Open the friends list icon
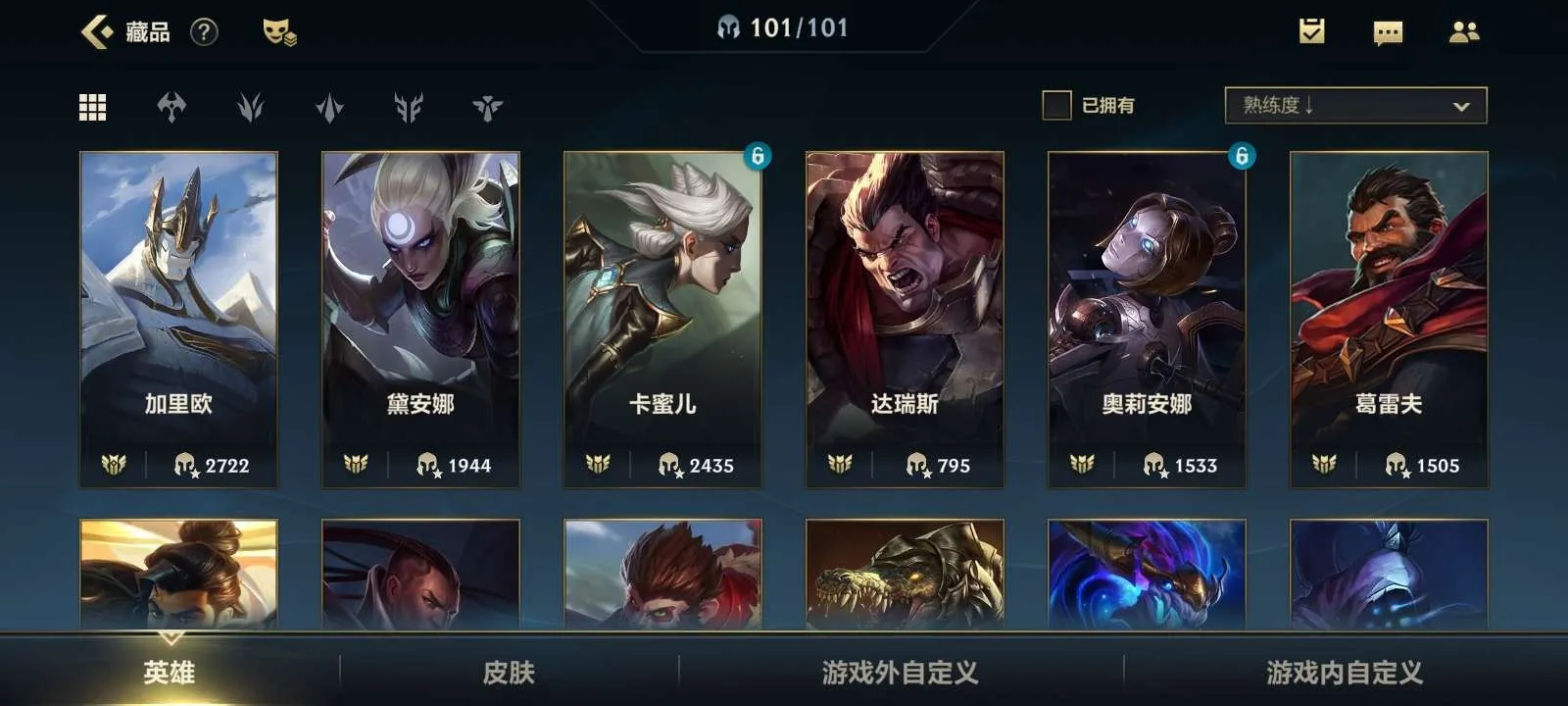The height and width of the screenshot is (706, 1568). click(1464, 32)
